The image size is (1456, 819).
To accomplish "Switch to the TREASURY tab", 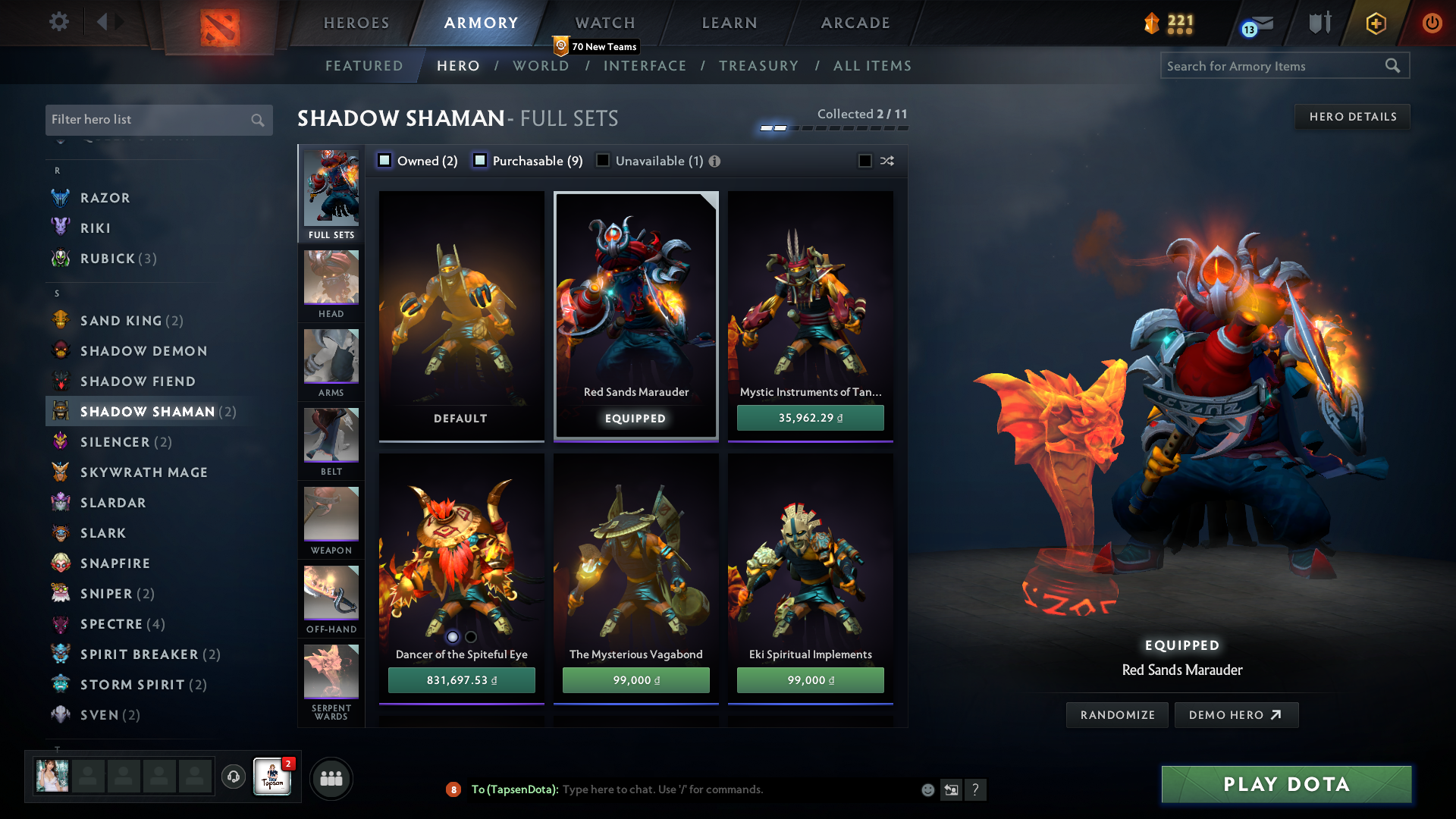I will click(x=759, y=66).
